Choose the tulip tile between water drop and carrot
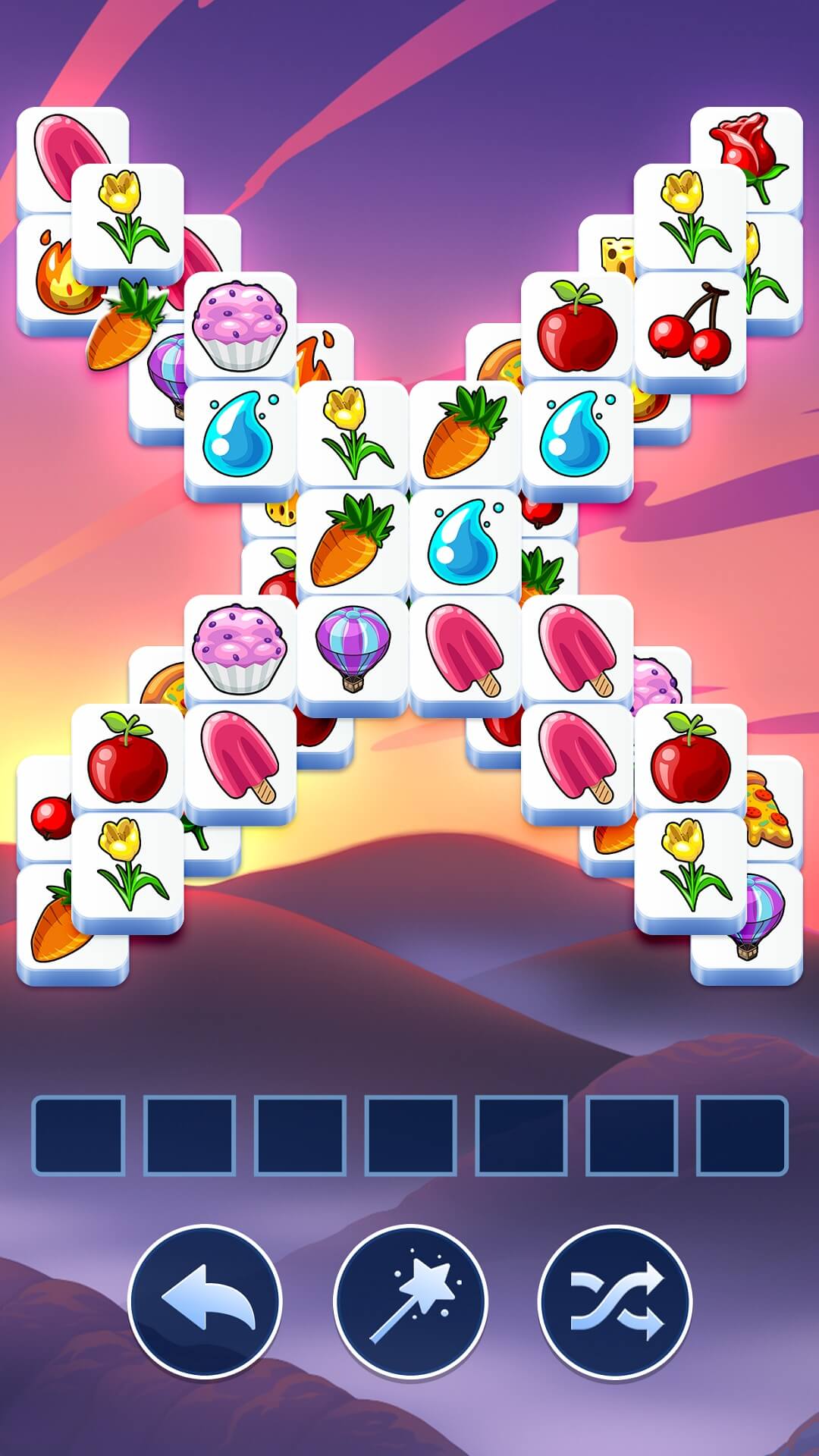The height and width of the screenshot is (1456, 819). point(353,432)
